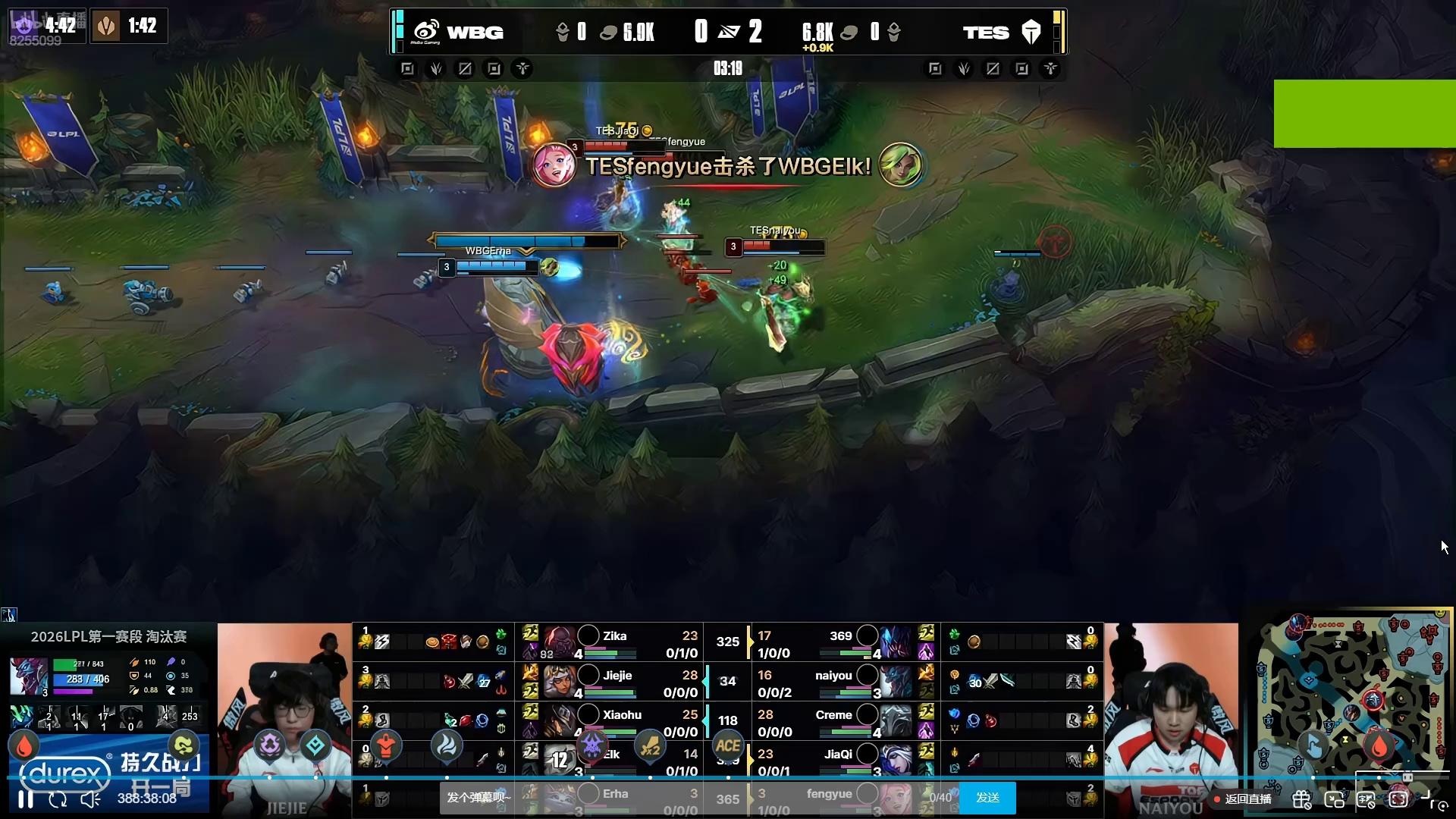Choose 369's champion portrait on the scoreboard
The image size is (1456, 819).
click(x=896, y=642)
